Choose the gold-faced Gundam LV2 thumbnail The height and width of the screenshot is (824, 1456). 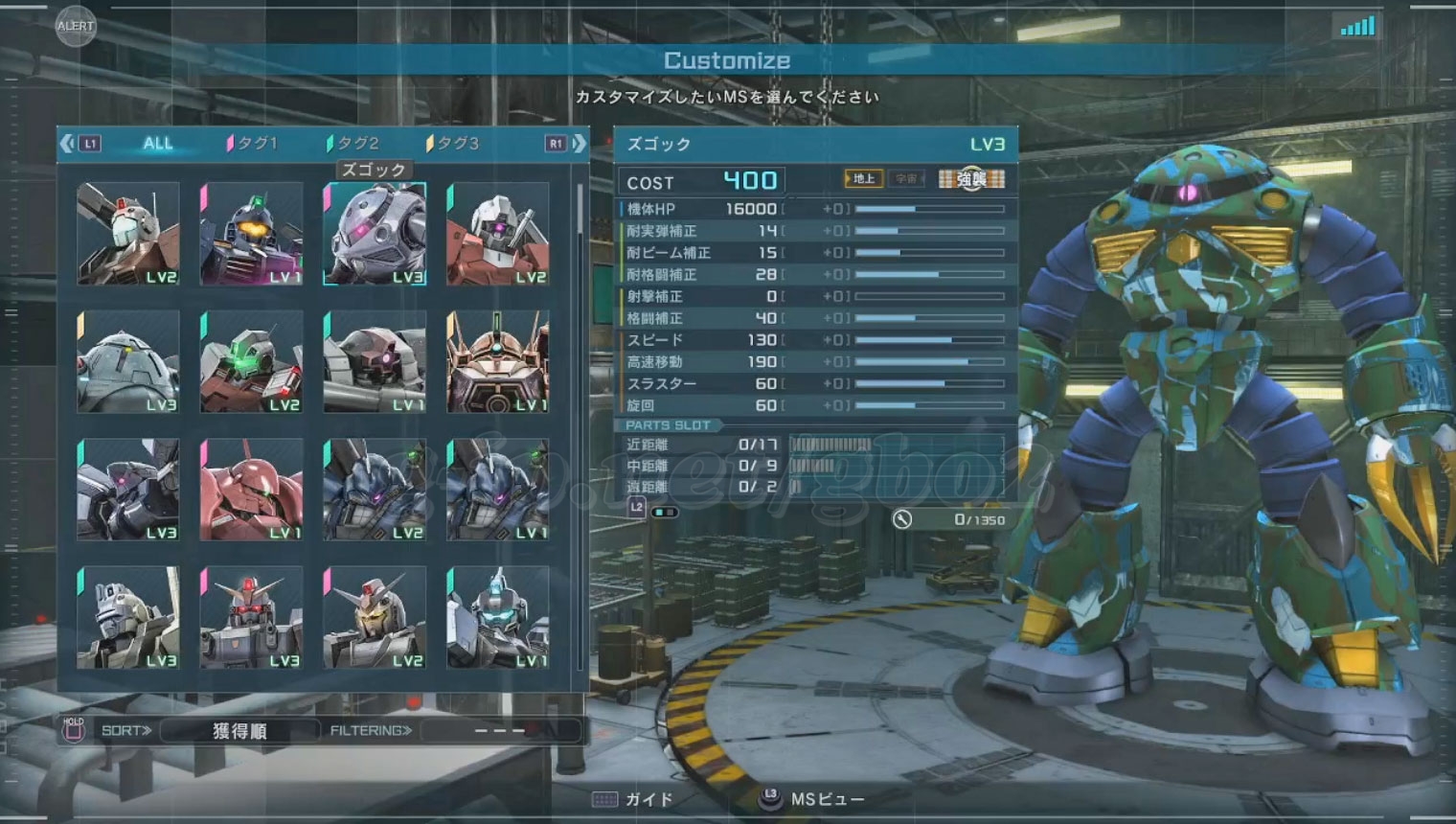coord(375,618)
